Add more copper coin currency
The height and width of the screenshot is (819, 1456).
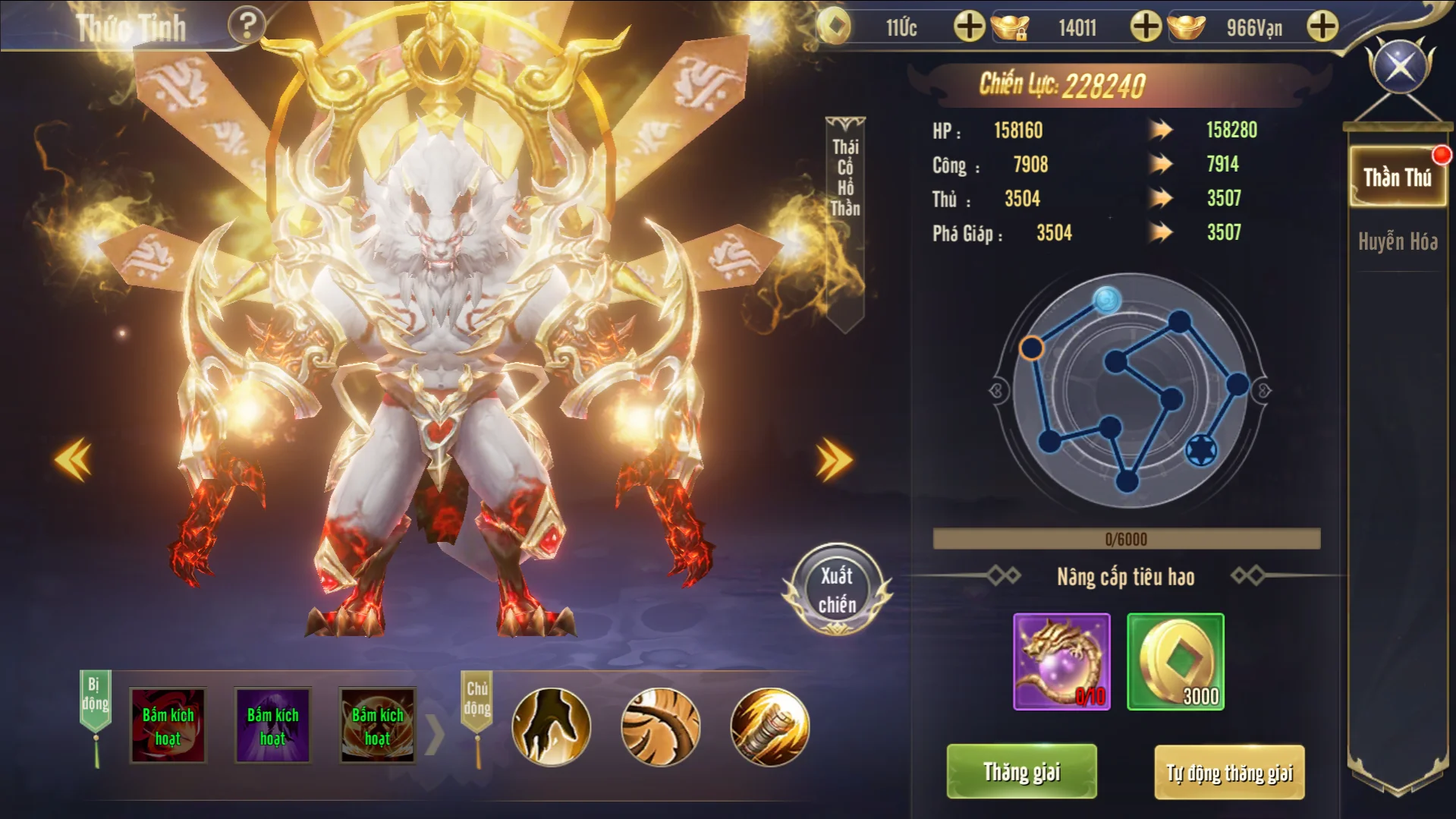(969, 27)
